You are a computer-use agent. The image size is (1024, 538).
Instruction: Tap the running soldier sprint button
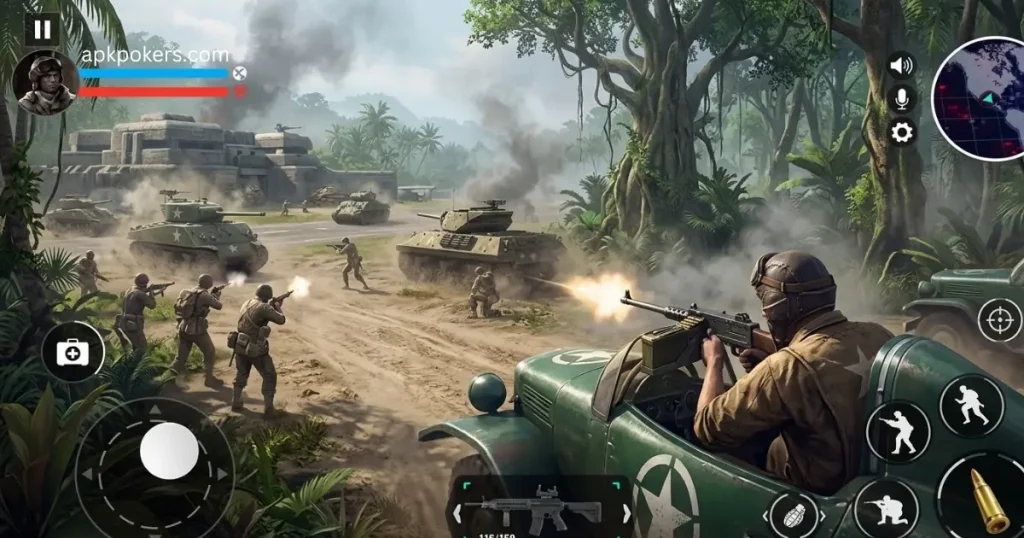tap(971, 405)
